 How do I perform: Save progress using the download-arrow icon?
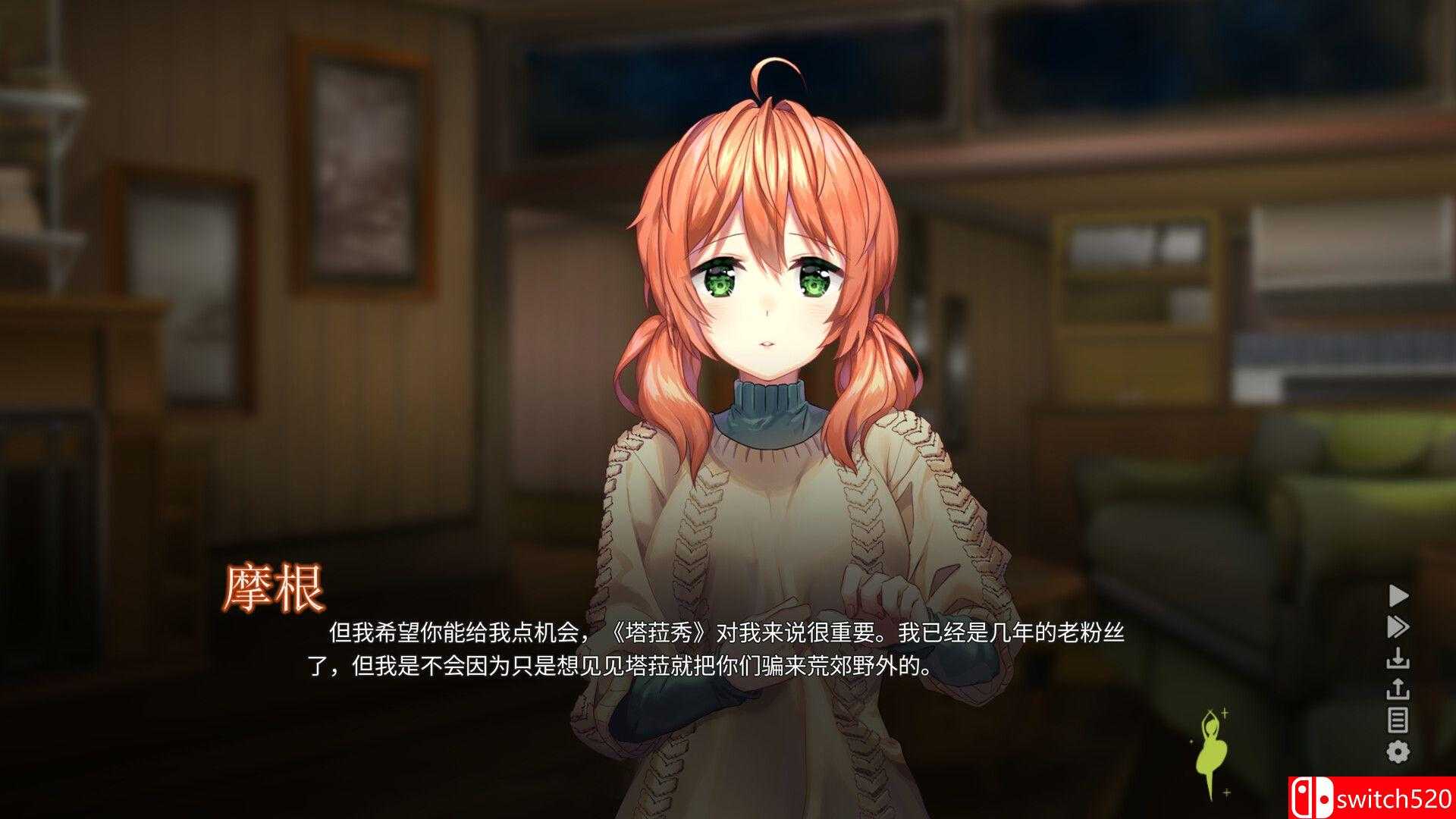(1398, 657)
